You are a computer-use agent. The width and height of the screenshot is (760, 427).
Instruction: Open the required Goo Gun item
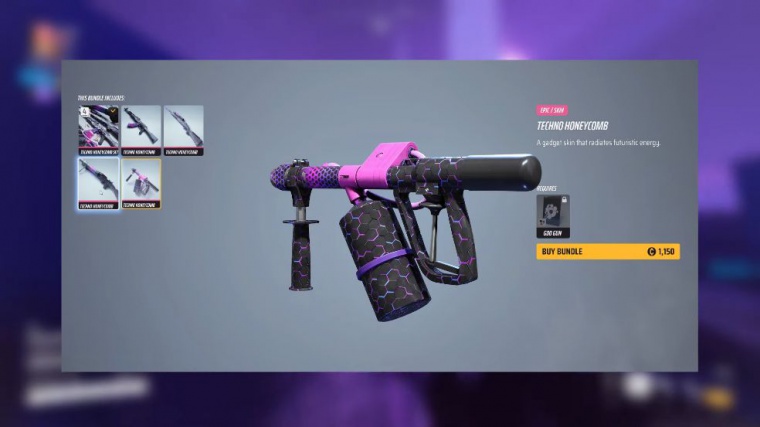click(x=551, y=214)
